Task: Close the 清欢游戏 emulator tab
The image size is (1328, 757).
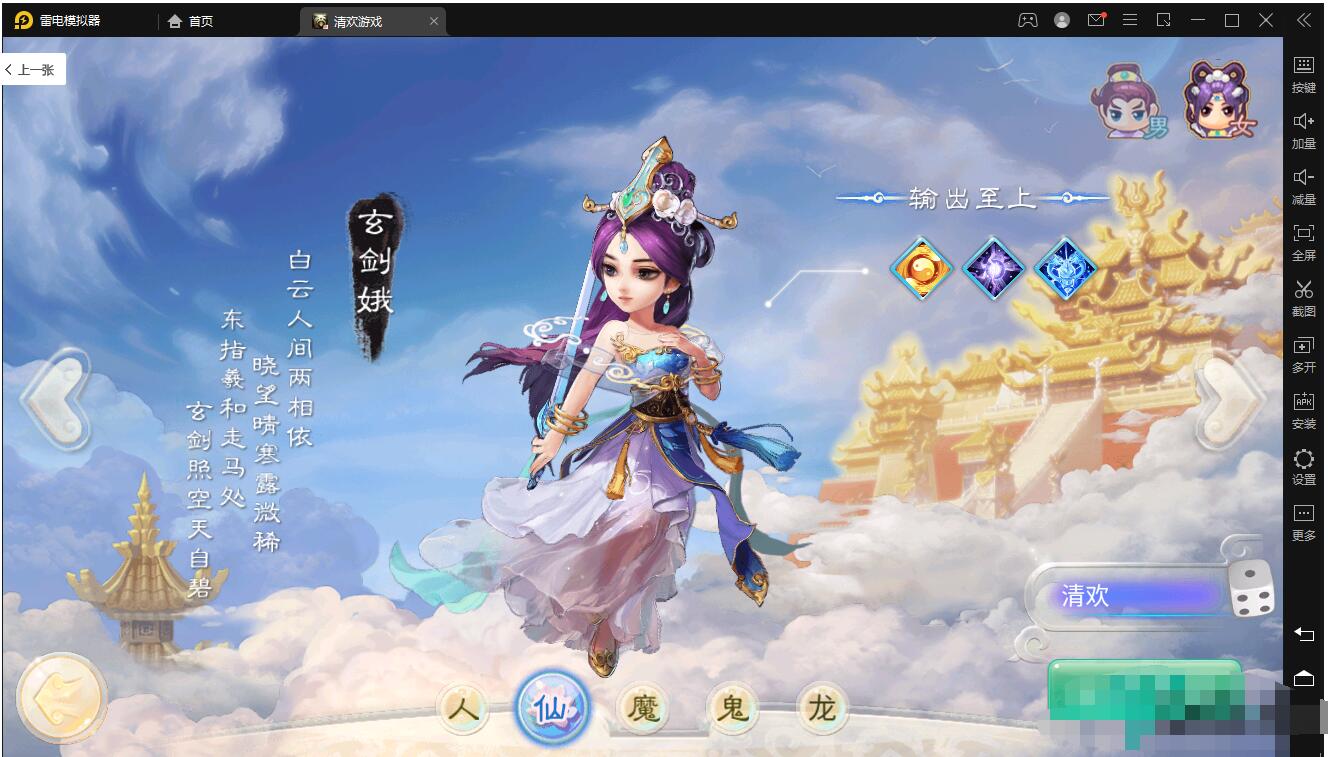Action: point(433,21)
